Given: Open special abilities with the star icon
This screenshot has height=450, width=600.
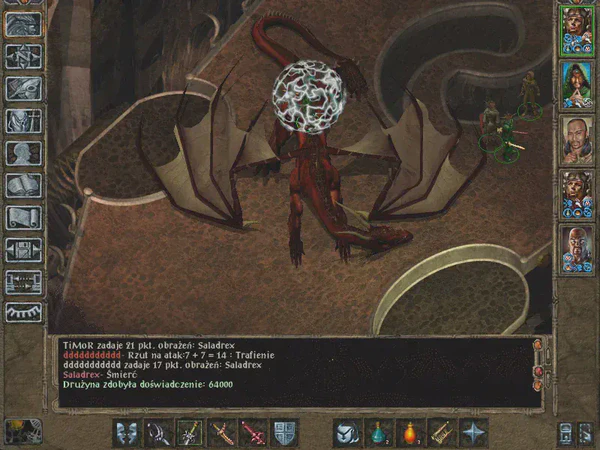Looking at the screenshot, I should tap(473, 432).
